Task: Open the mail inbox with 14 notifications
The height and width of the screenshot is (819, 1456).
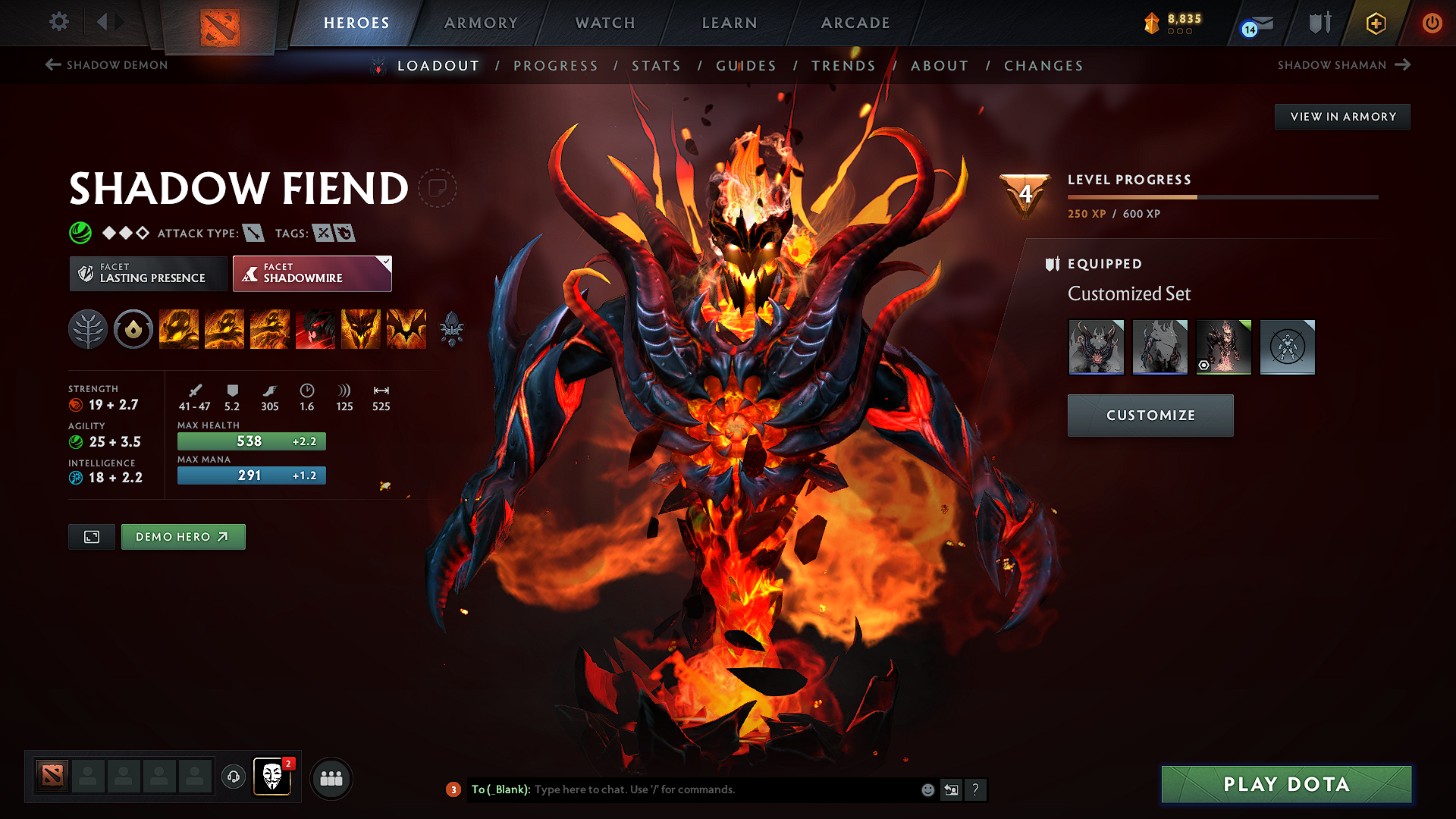Action: click(x=1255, y=24)
